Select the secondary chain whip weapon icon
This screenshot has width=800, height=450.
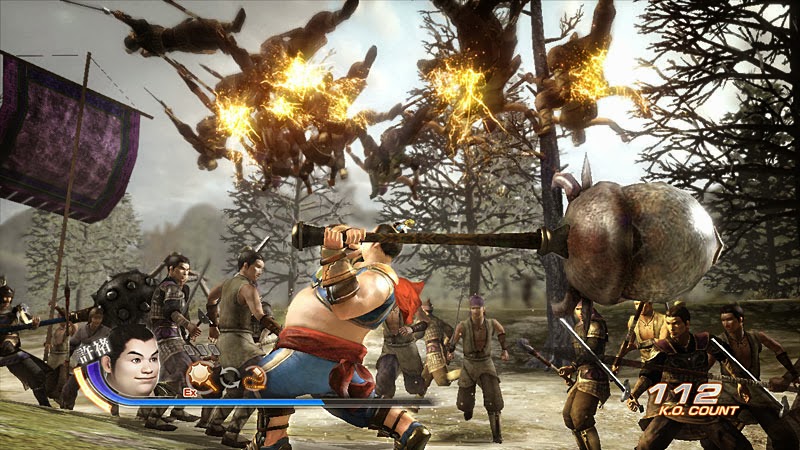tap(255, 377)
